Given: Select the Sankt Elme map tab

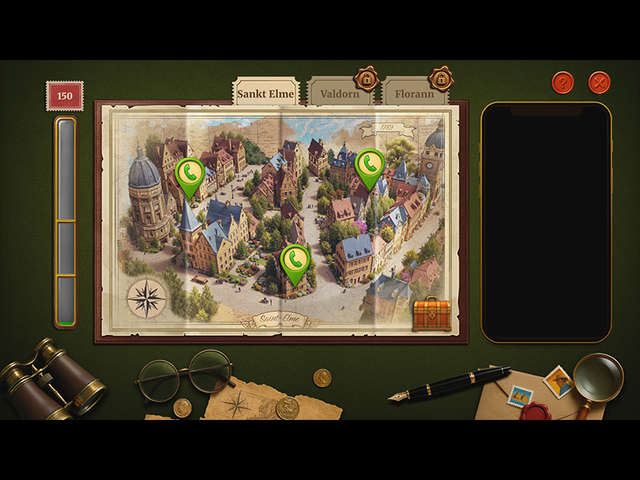Looking at the screenshot, I should (x=266, y=93).
